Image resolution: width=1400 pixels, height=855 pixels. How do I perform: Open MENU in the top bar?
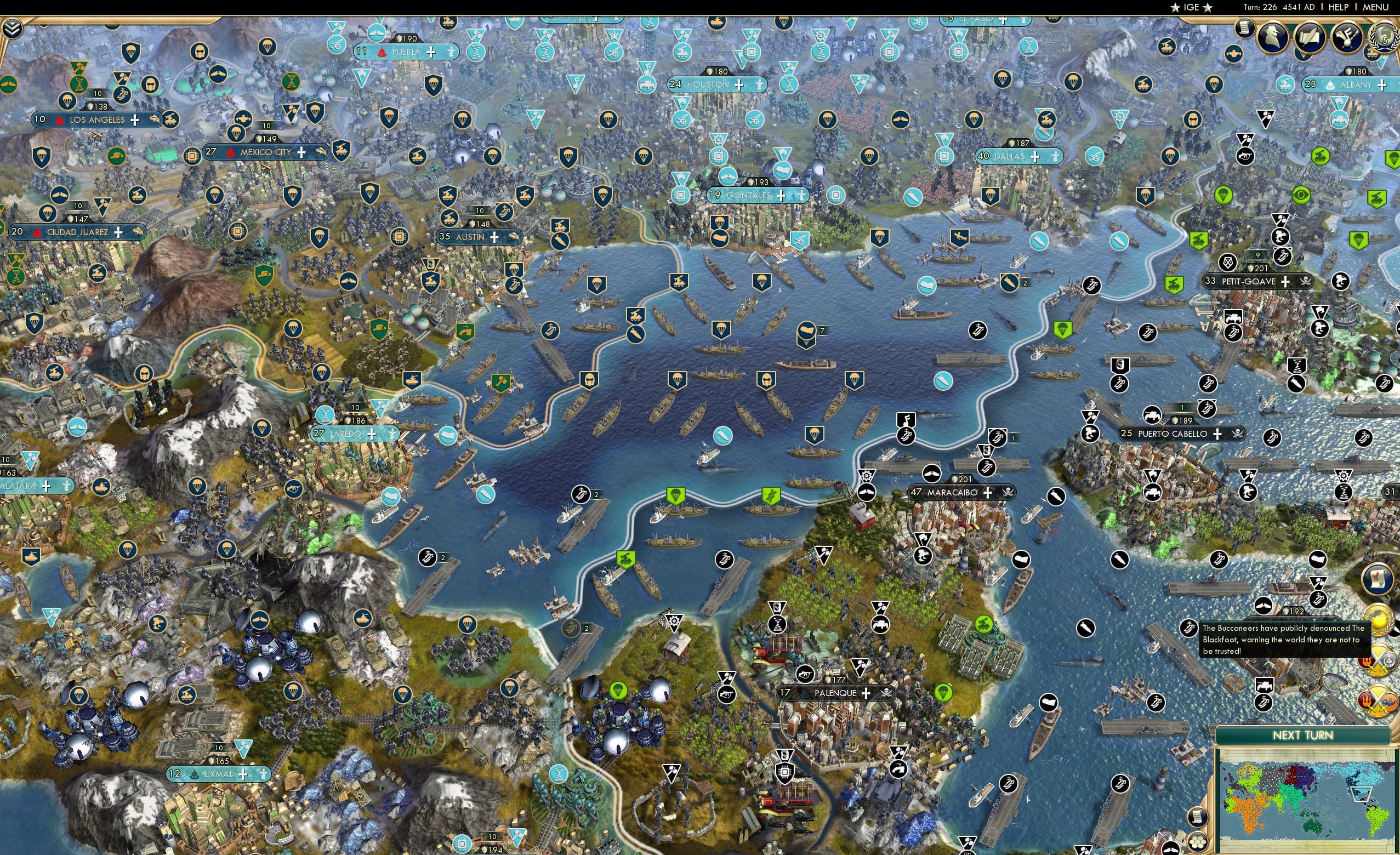1375,7
